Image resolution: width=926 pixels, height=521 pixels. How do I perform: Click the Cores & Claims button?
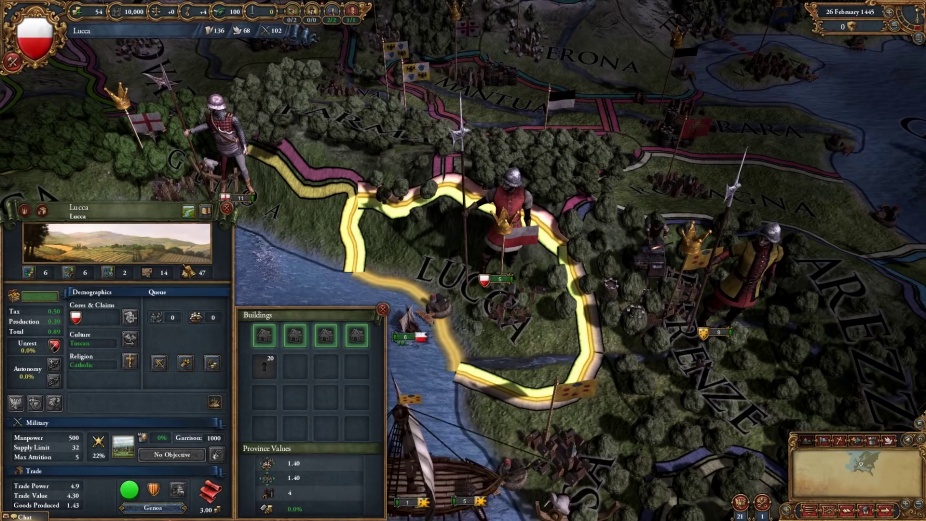(130, 317)
